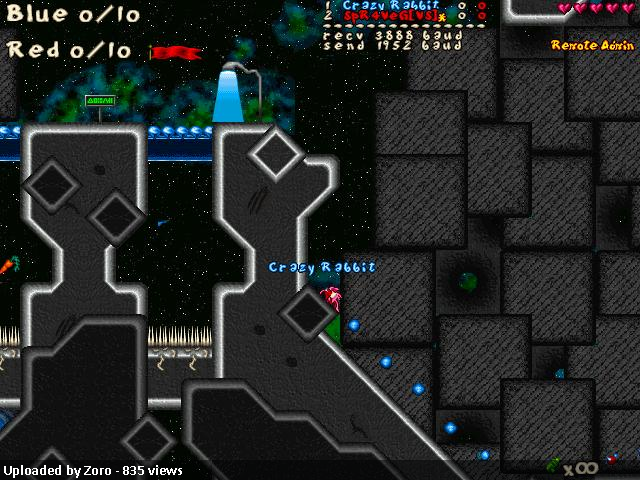Select Crazy Rabbit in the player list
Image resolution: width=640 pixels, height=480 pixels.
pos(379,6)
